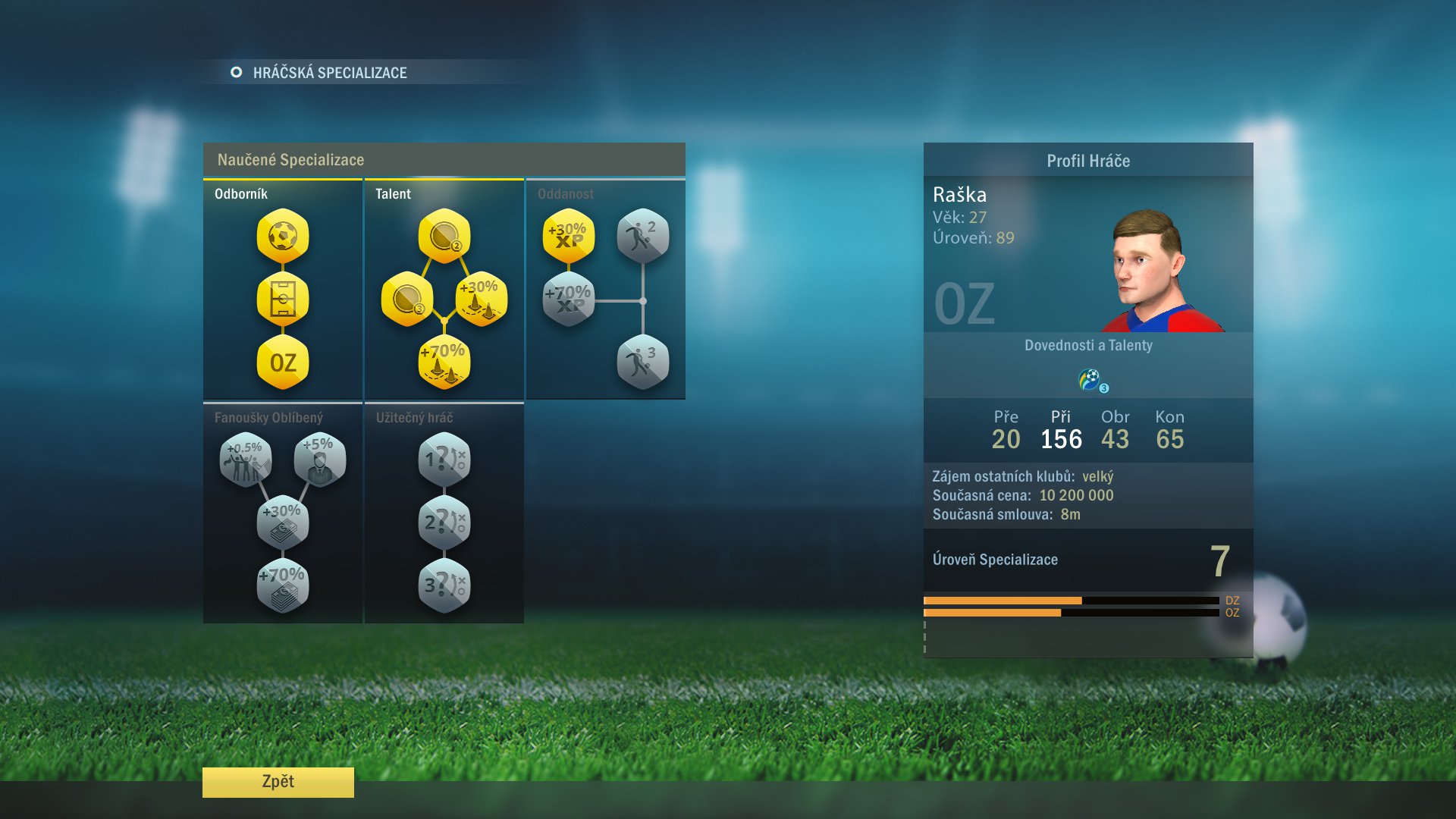Click the gold OZ specialization badge

pyautogui.click(x=283, y=362)
